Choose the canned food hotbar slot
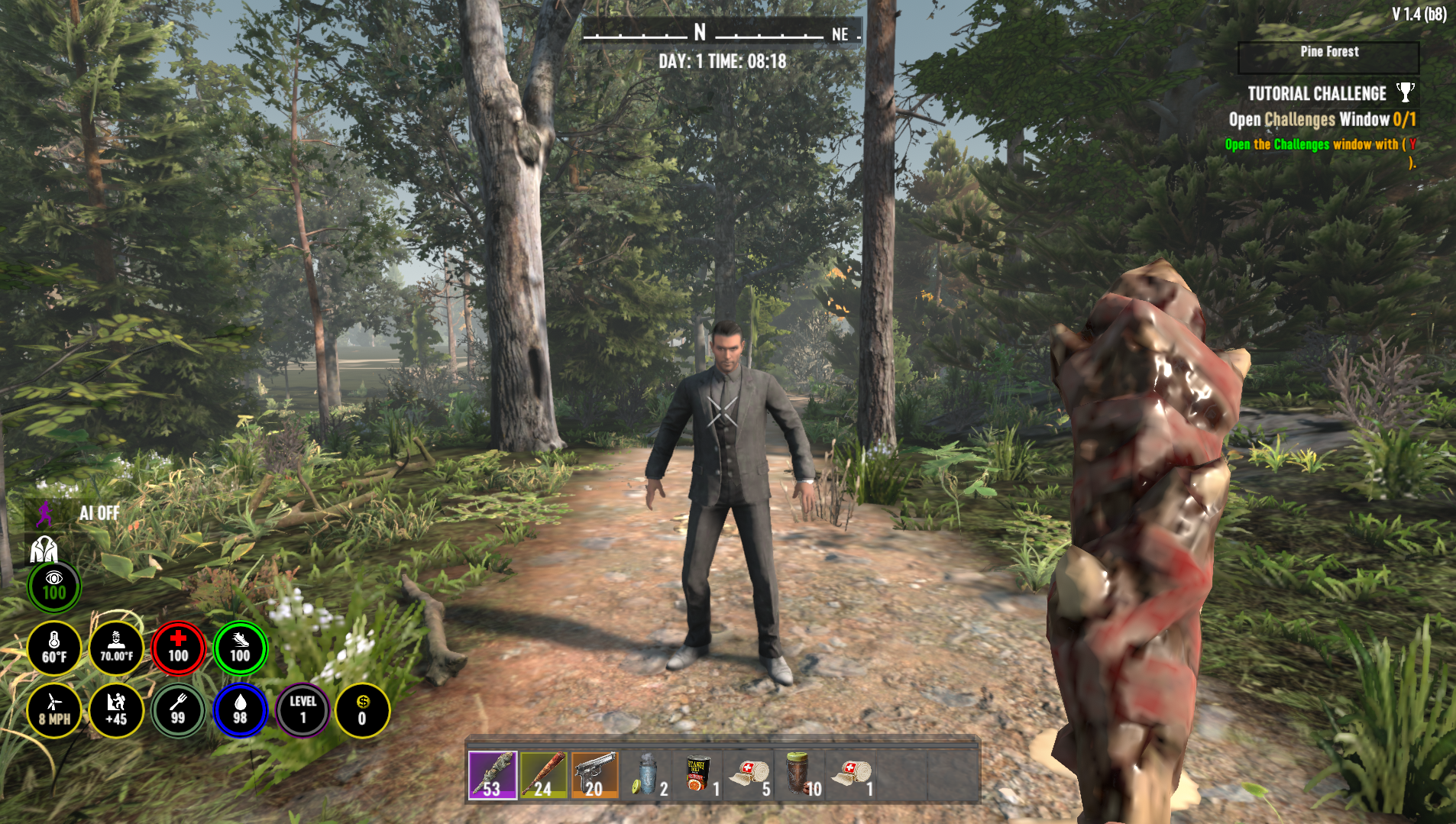The height and width of the screenshot is (824, 1456). [697, 774]
